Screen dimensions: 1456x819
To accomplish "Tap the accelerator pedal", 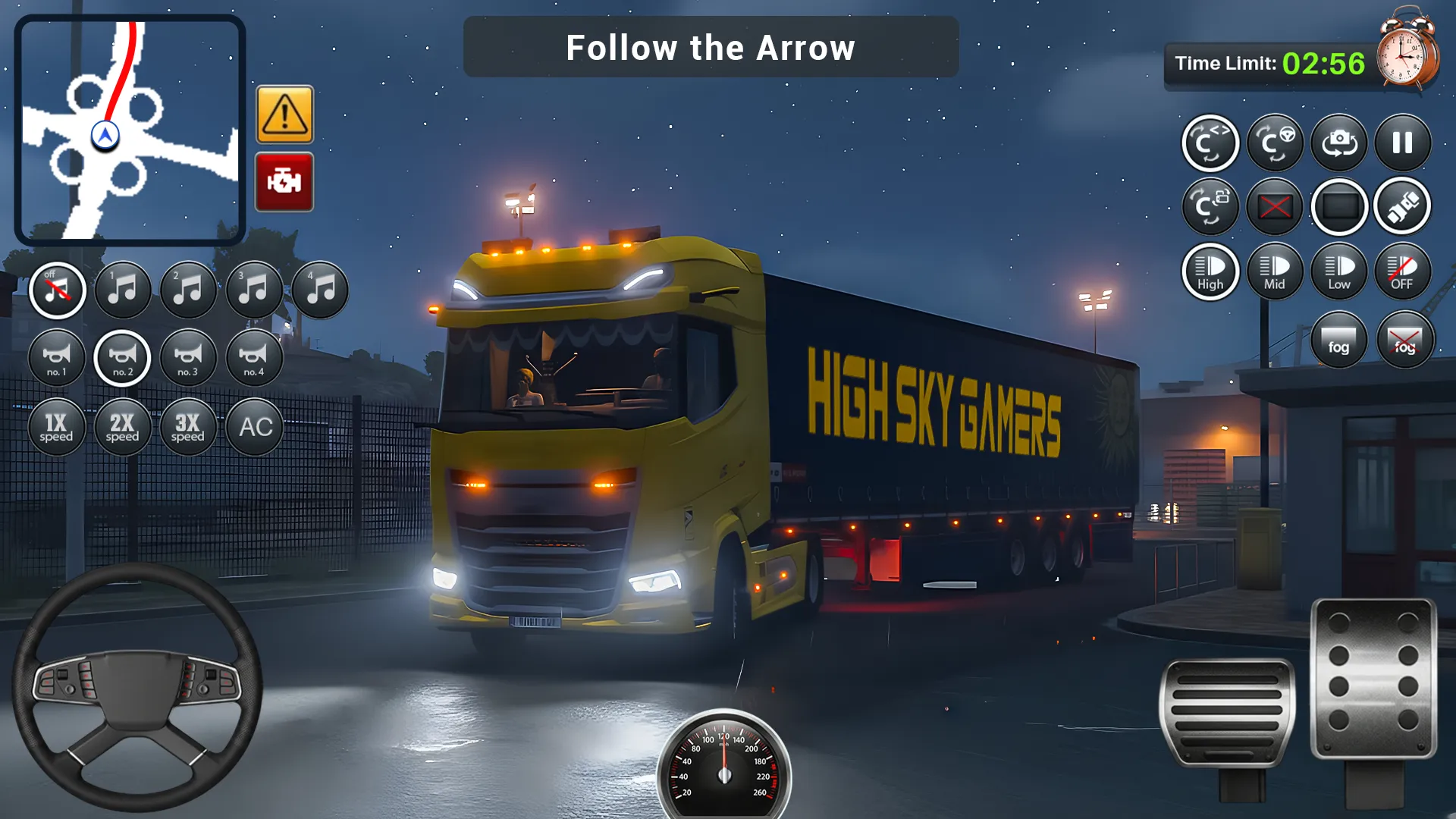I will click(1373, 679).
